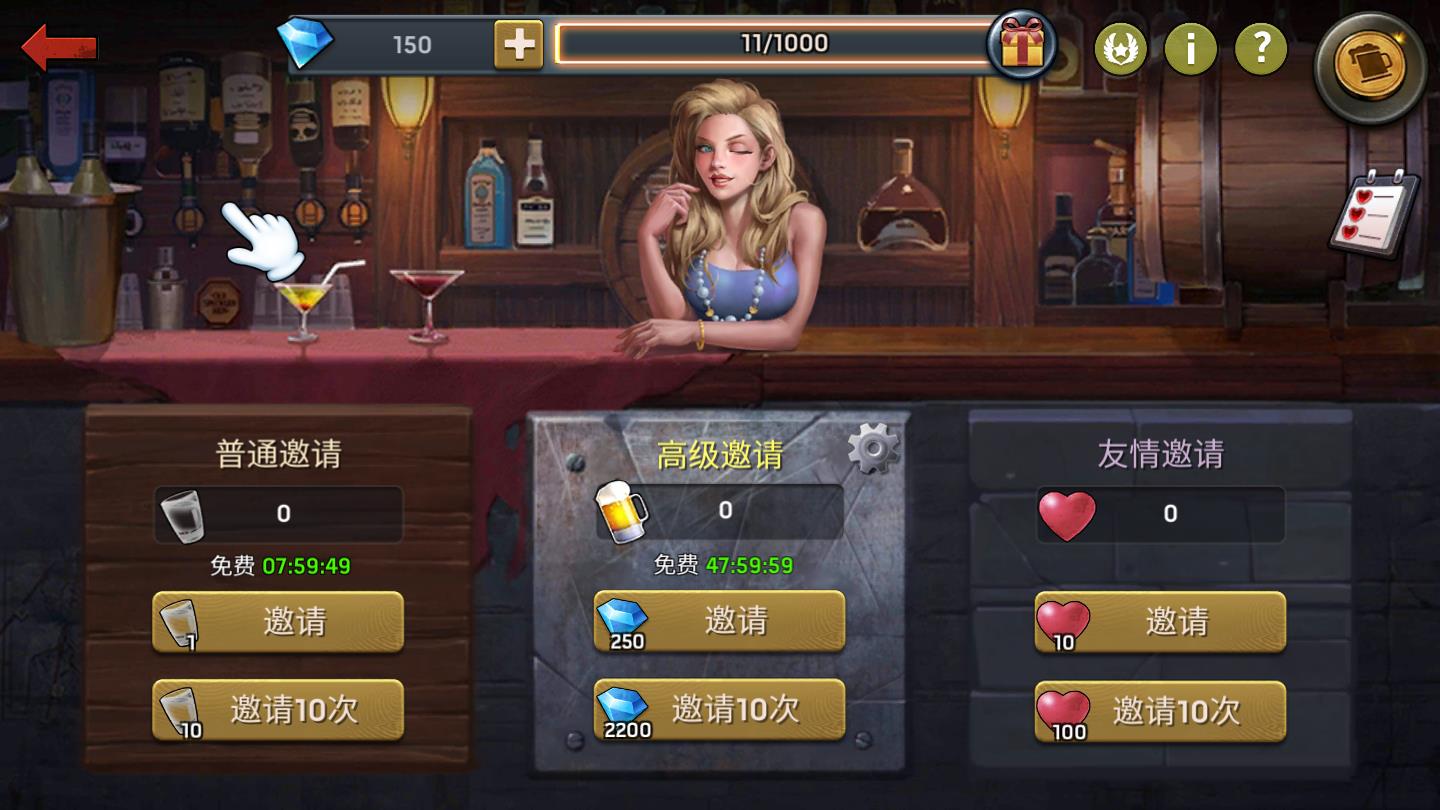
Task: Open the info (i) icon
Action: (x=1191, y=49)
